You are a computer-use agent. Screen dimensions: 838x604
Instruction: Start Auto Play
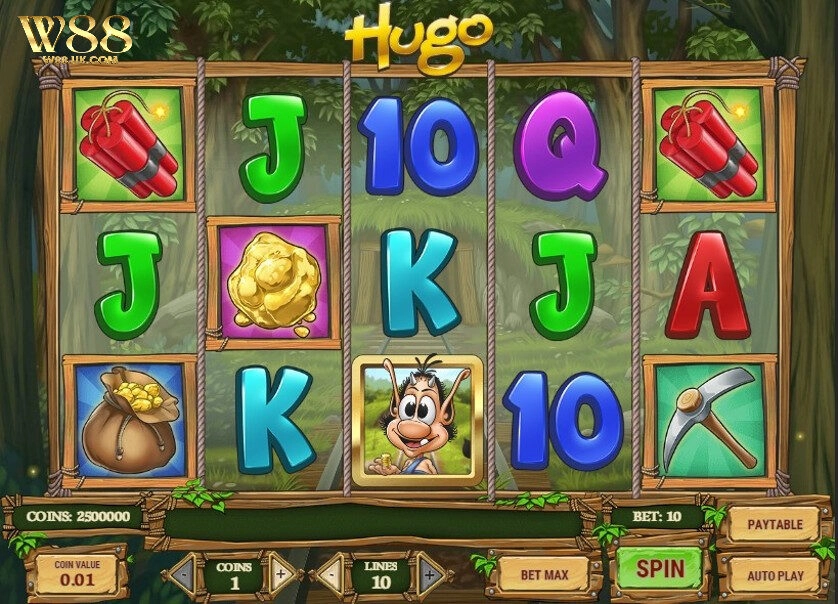coord(775,575)
